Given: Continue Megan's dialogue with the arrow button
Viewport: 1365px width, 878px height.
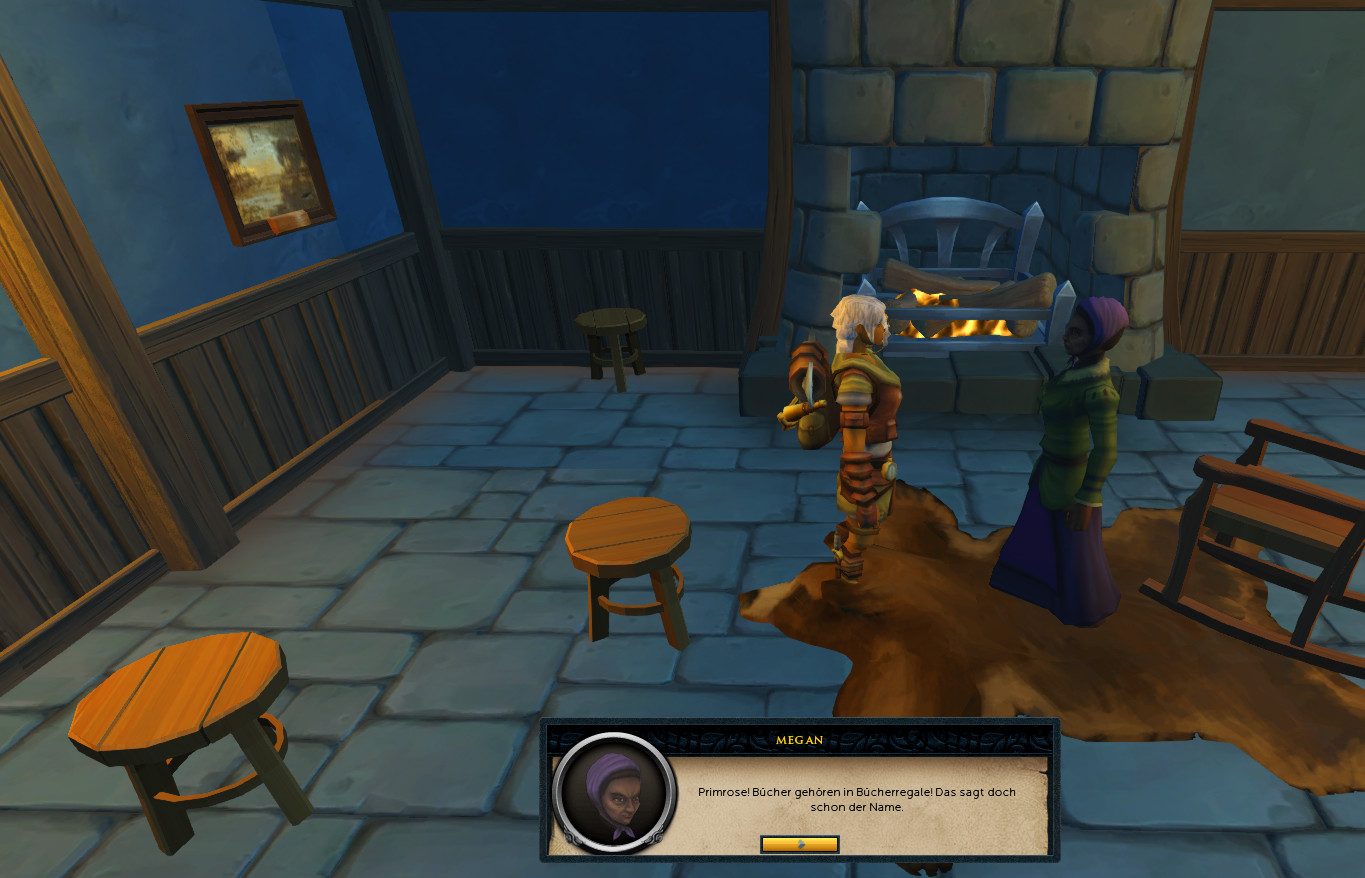Looking at the screenshot, I should [799, 844].
